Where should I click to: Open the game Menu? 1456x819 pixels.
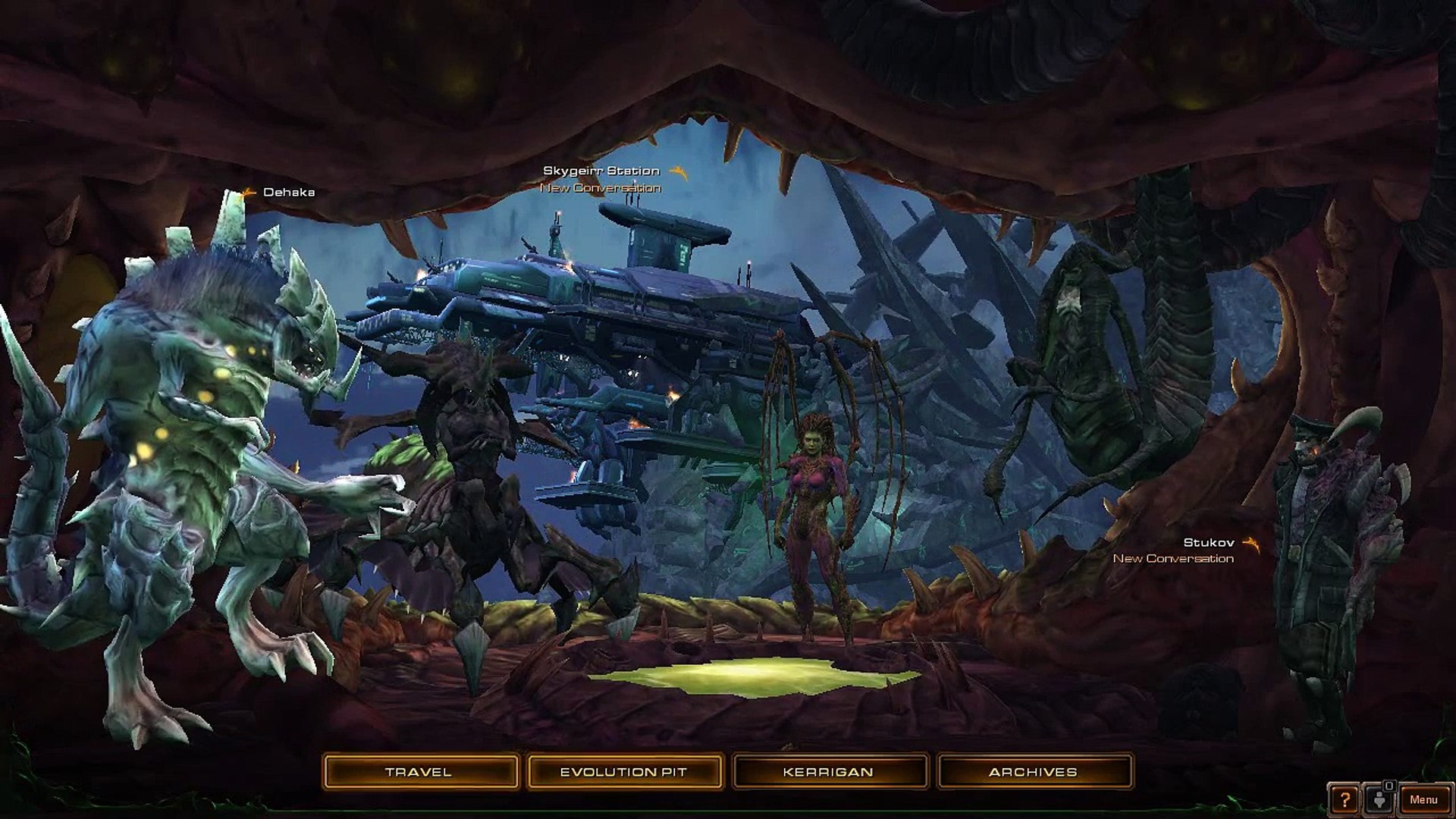pos(1423,799)
